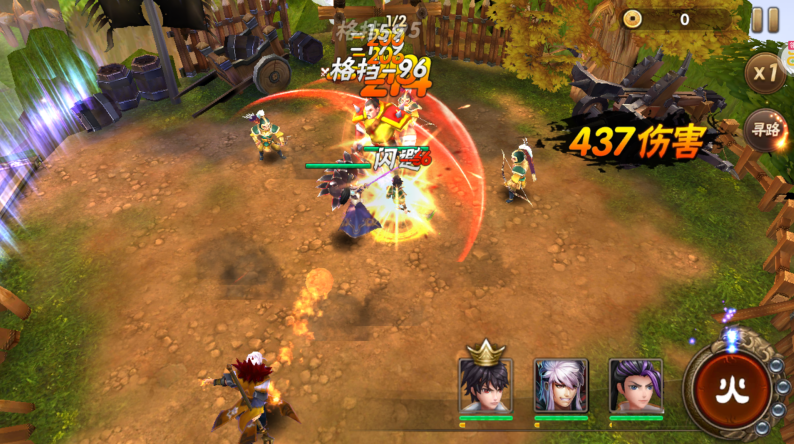Switch to the purple-haired hero portrait
This screenshot has width=794, height=444.
[x=636, y=385]
